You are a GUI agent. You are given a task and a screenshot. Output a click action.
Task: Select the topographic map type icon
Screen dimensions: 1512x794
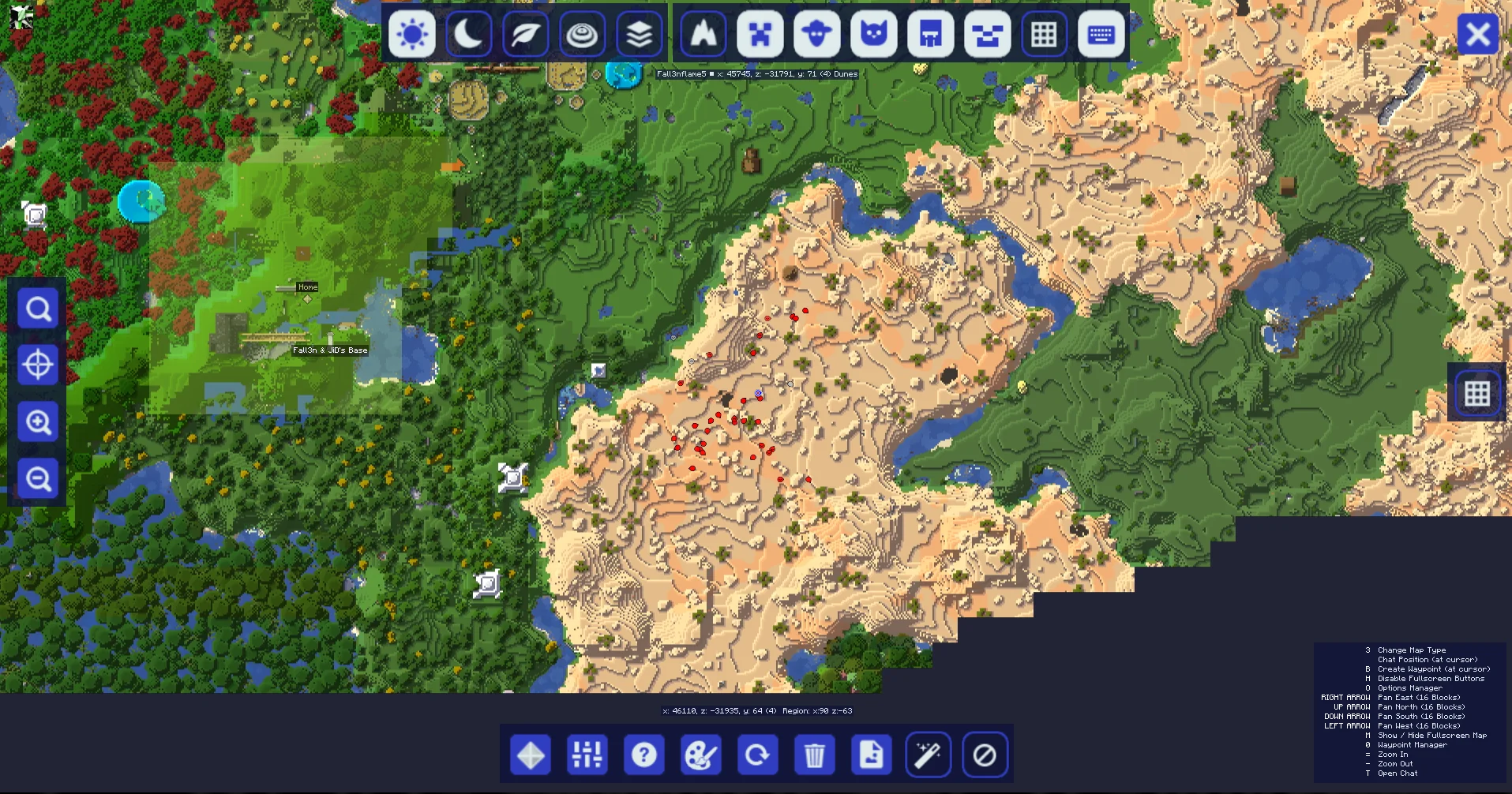point(583,35)
